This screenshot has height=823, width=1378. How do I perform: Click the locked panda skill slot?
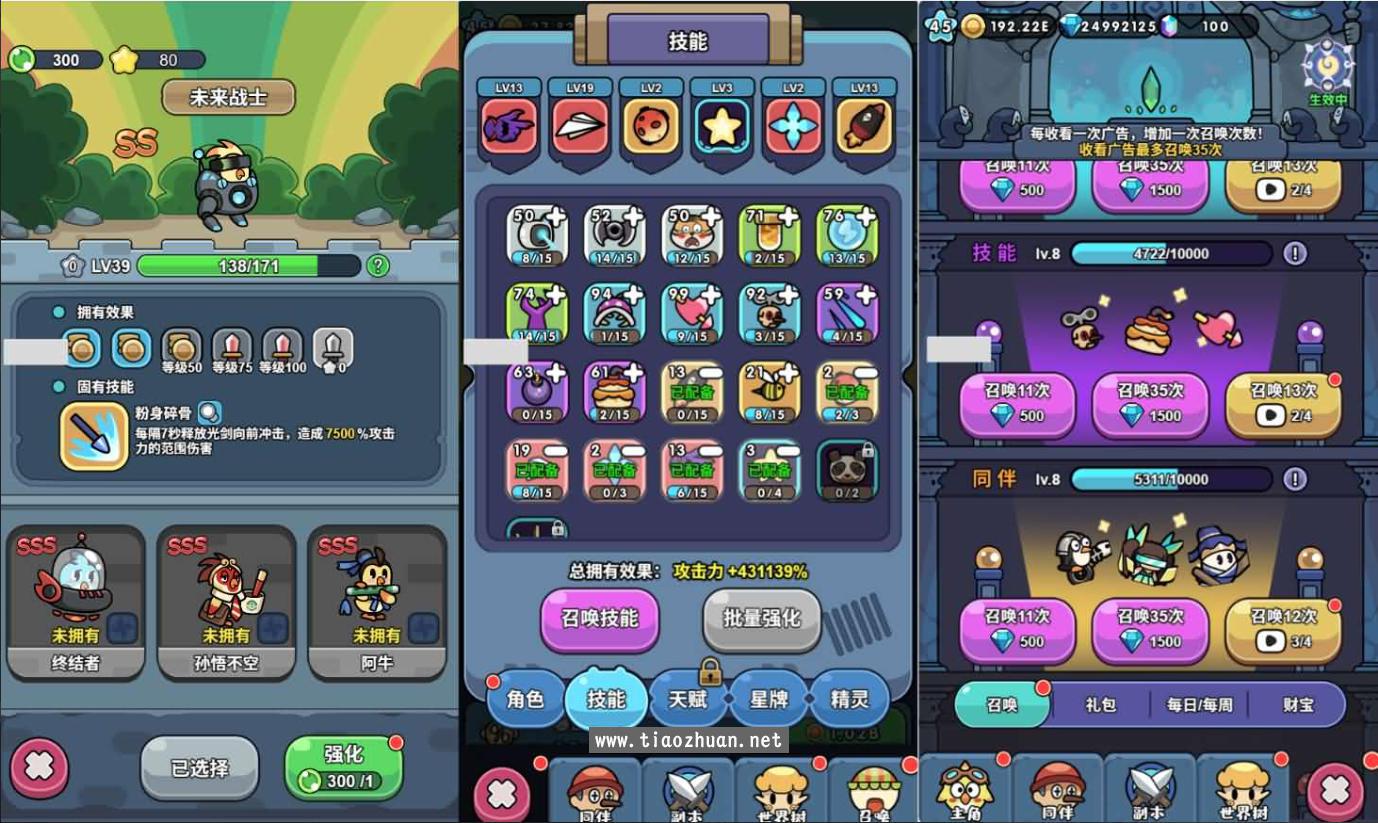click(847, 470)
